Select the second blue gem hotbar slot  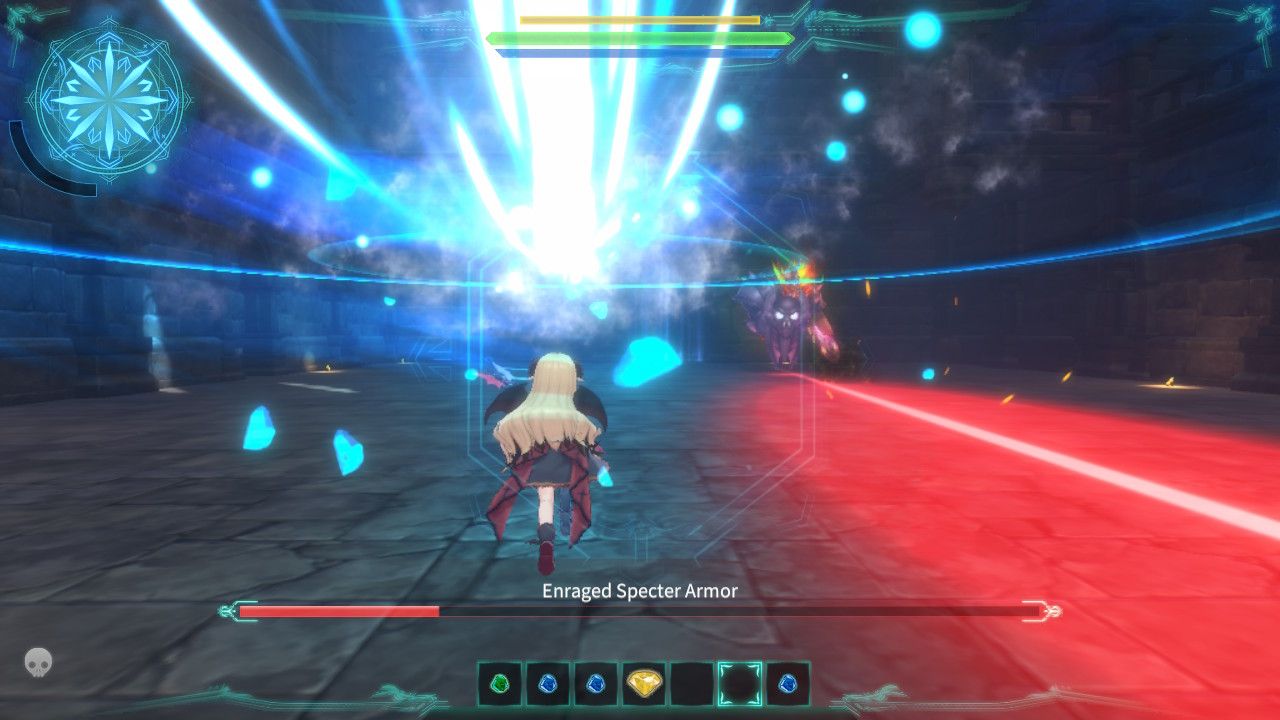pos(595,685)
